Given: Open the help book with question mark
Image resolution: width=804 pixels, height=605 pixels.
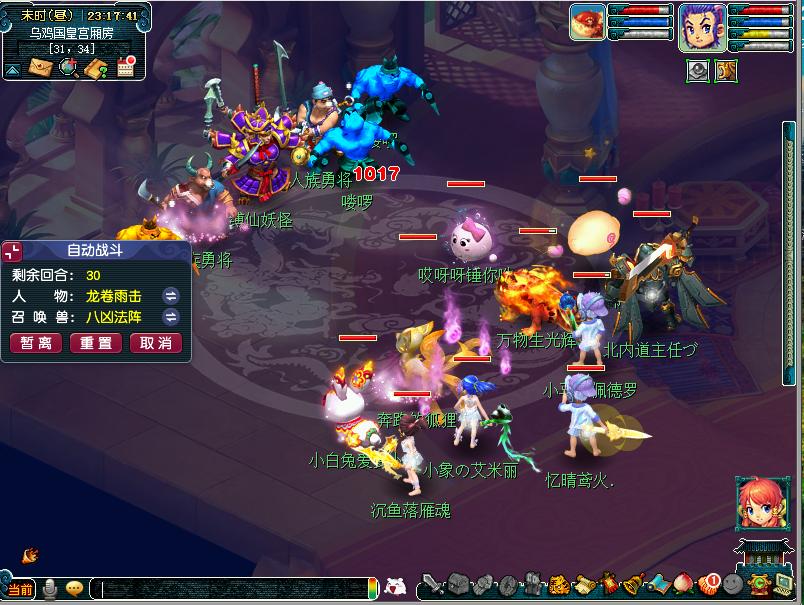Looking at the screenshot, I should click(96, 68).
